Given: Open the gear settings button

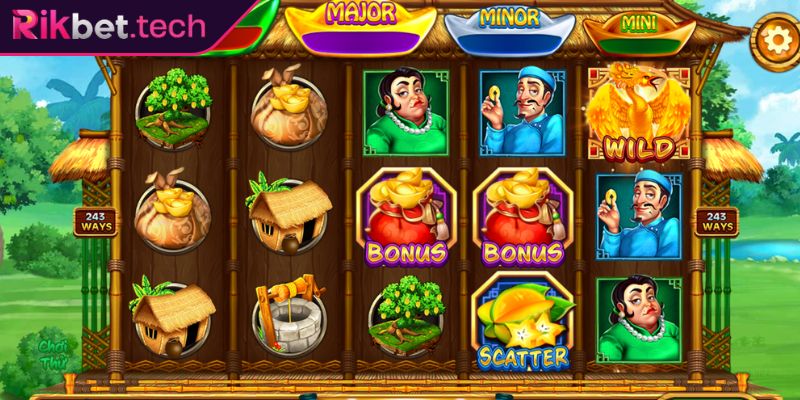Looking at the screenshot, I should point(772,40).
